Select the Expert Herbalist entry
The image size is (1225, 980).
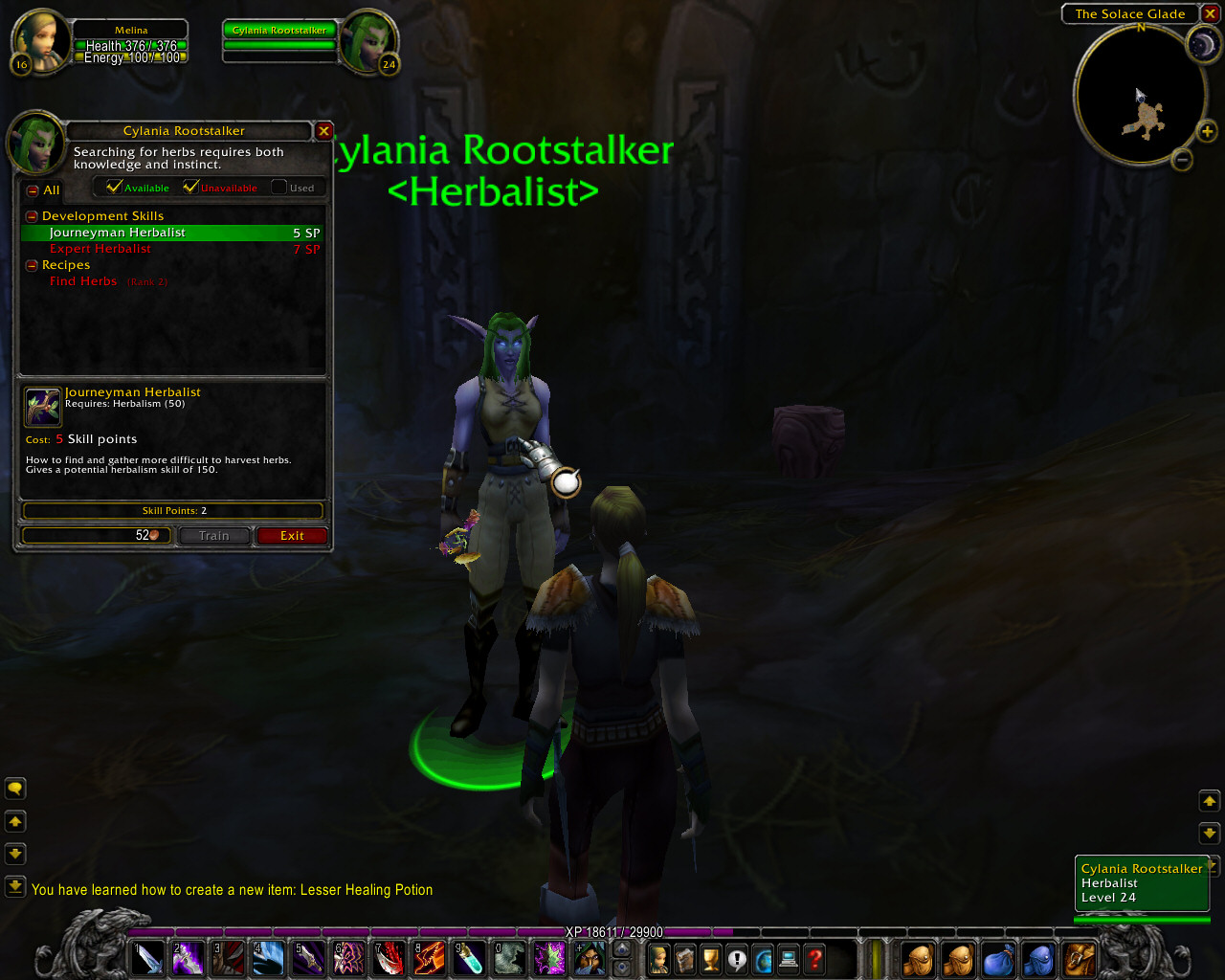pos(100,248)
